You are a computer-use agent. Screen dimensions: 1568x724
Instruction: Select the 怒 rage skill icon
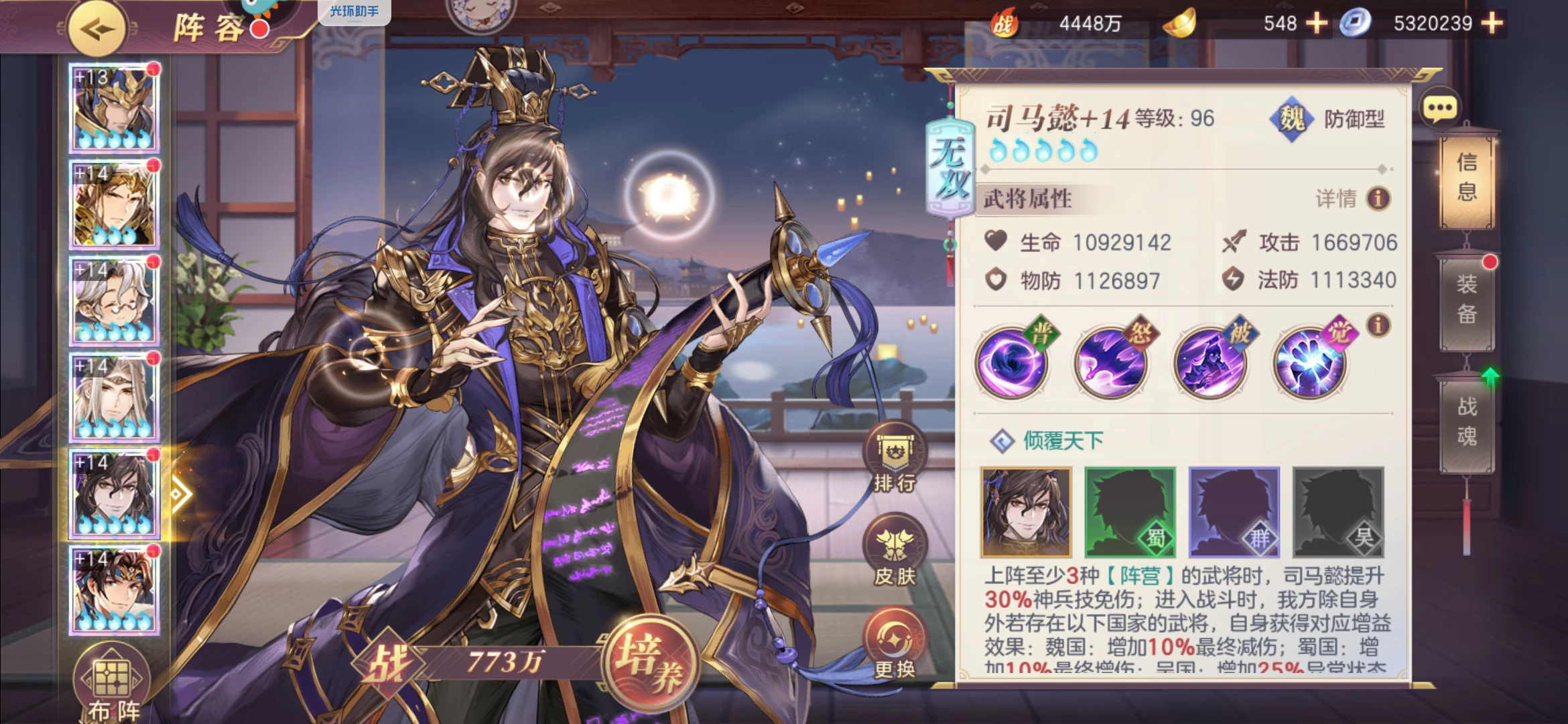tap(1112, 363)
